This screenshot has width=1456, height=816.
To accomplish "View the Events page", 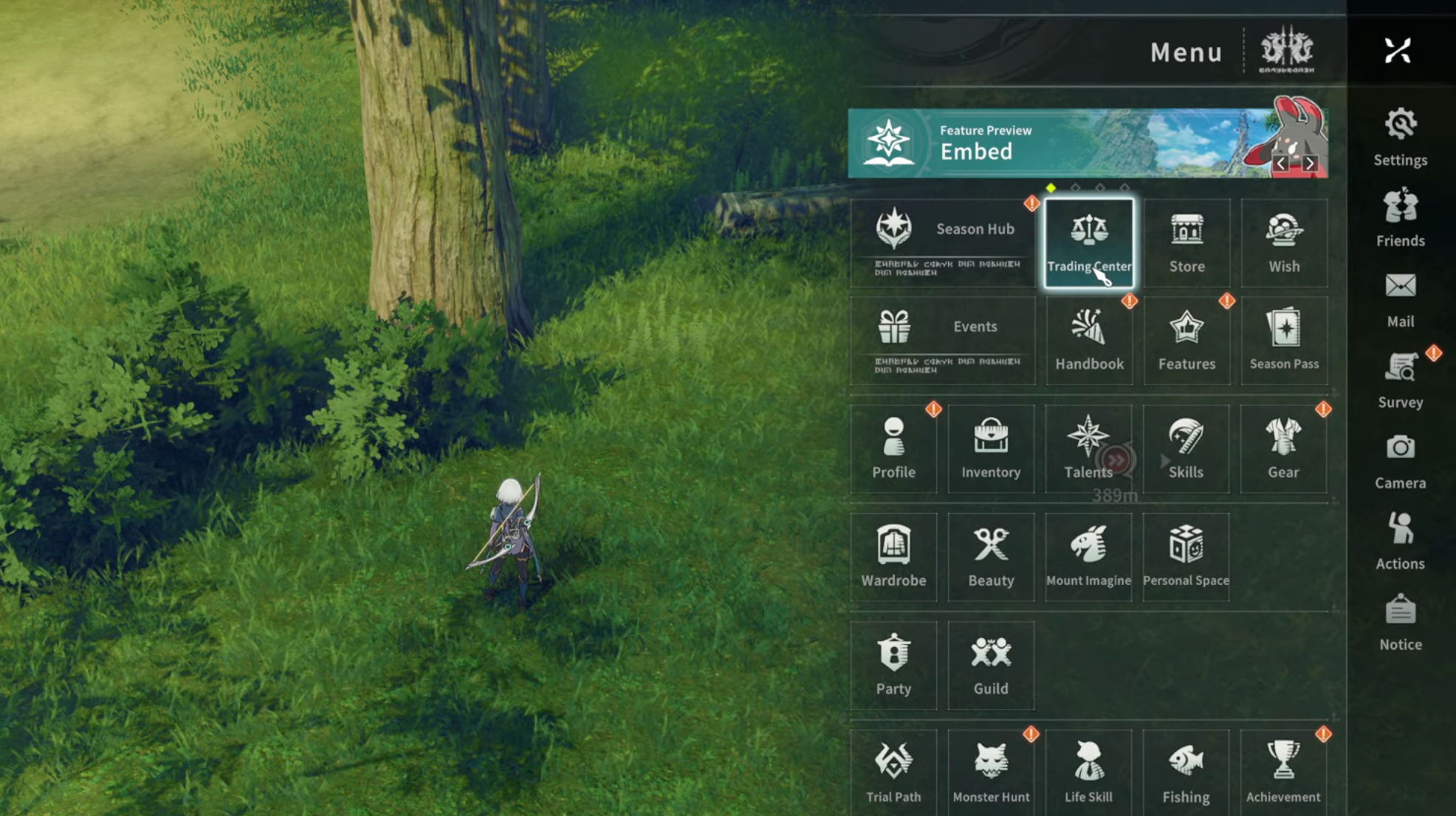I will click(x=942, y=340).
